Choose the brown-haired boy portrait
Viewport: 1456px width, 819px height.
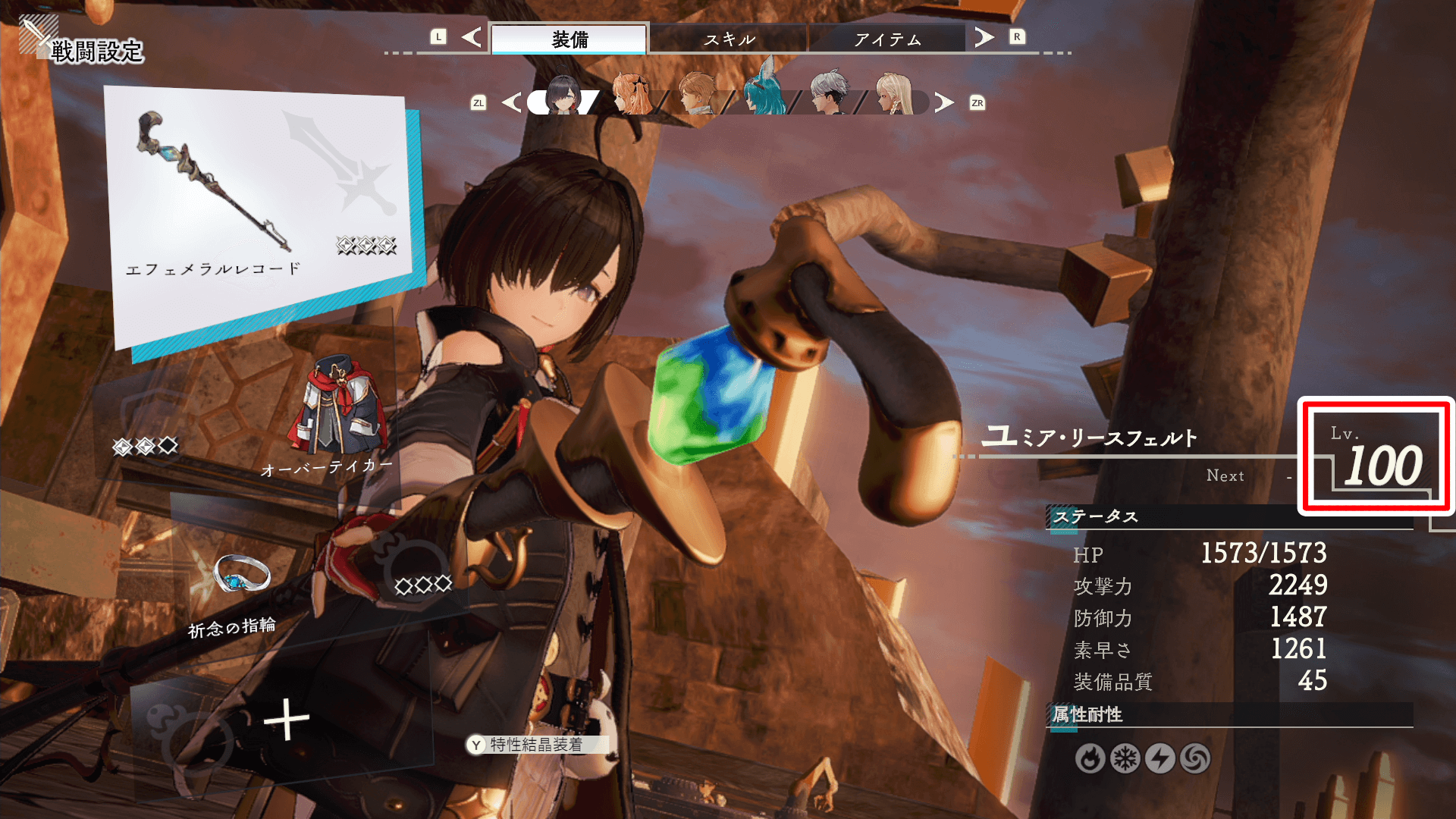coord(696,96)
